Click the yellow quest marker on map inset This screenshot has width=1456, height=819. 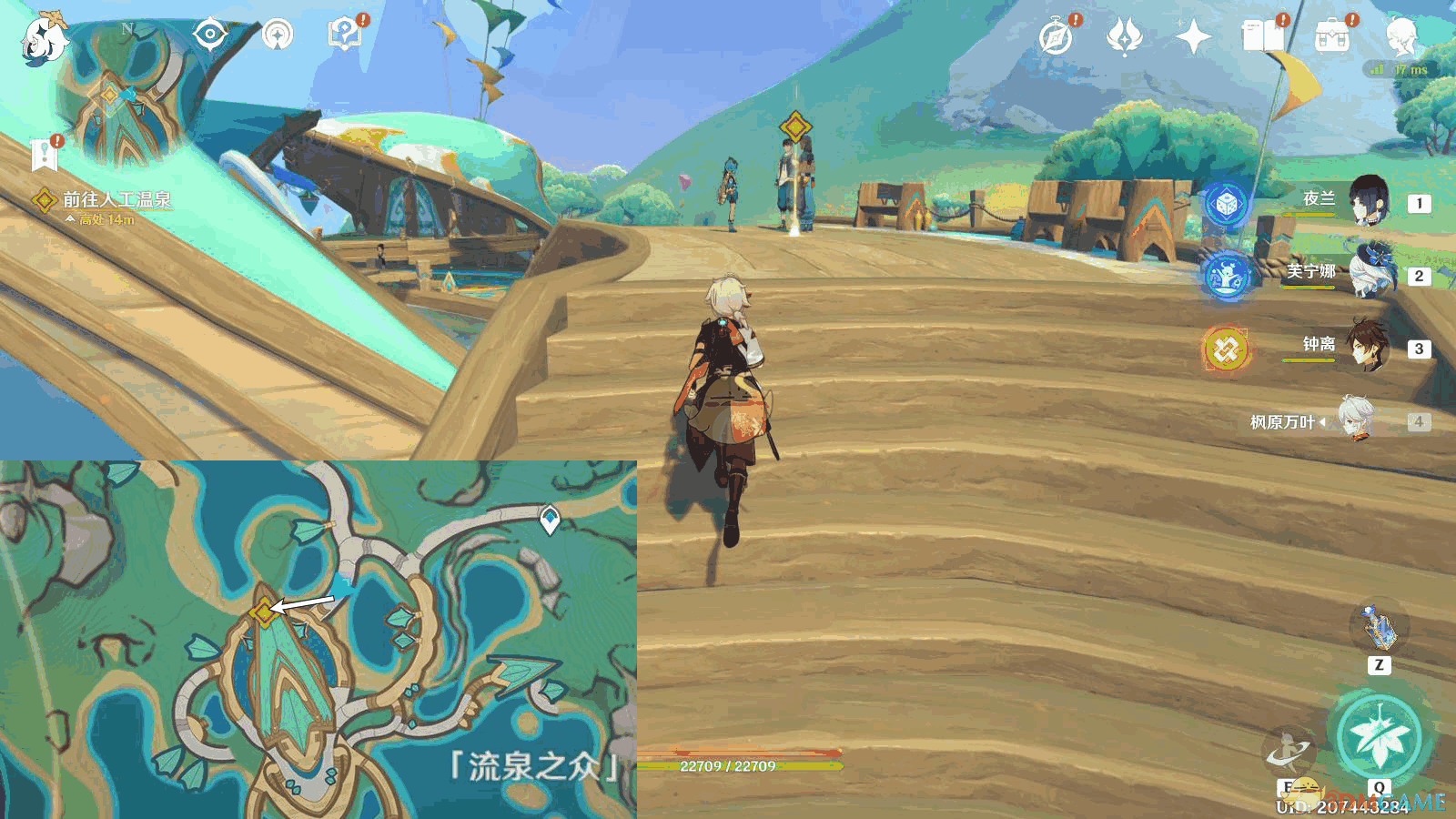coord(264,612)
